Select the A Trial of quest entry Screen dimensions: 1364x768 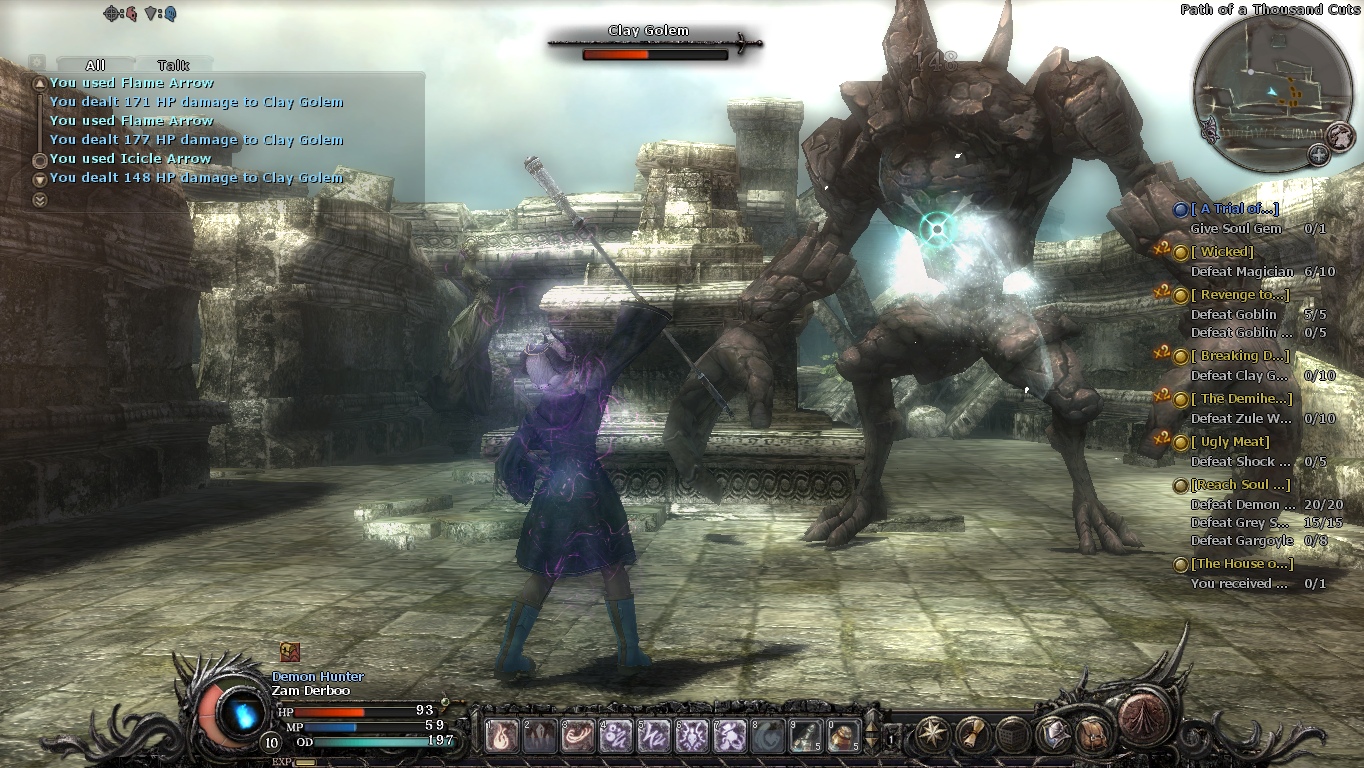(1234, 209)
